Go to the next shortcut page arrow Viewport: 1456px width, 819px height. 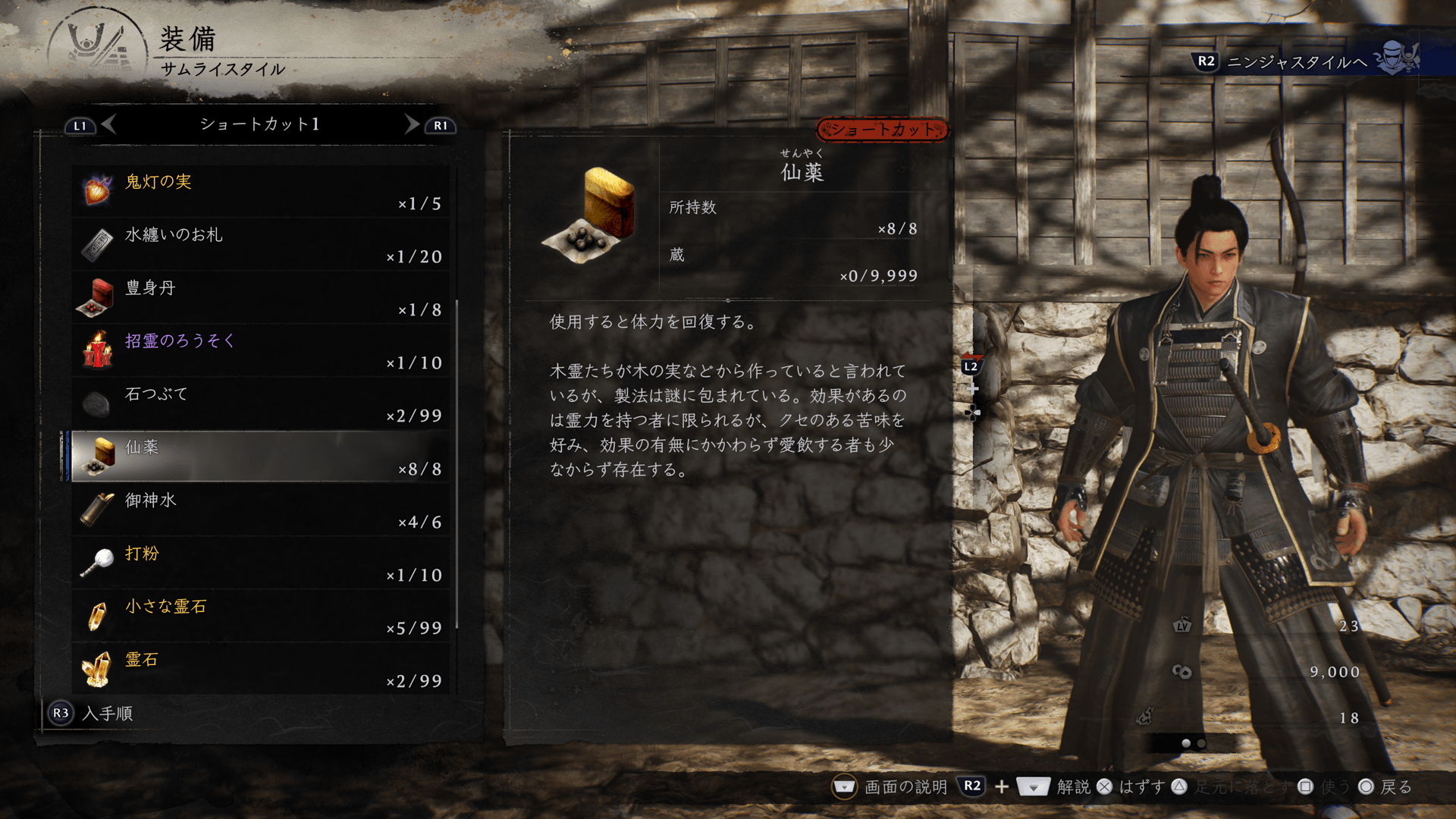point(411,124)
